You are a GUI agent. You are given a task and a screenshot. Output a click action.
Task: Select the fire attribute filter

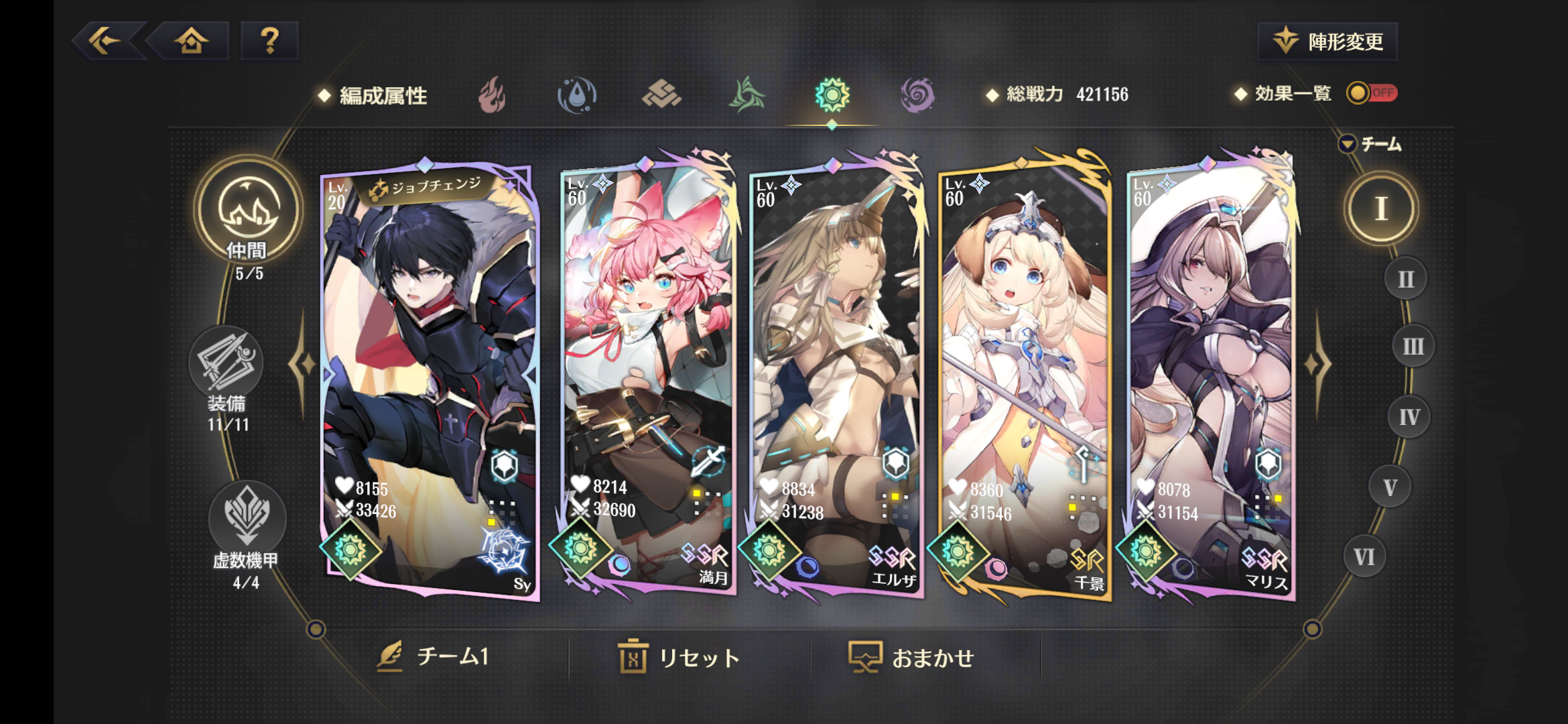pyautogui.click(x=493, y=95)
